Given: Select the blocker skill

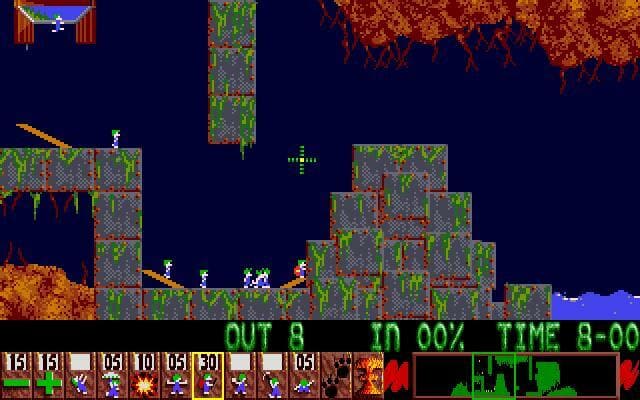Looking at the screenshot, I should pos(176,375).
